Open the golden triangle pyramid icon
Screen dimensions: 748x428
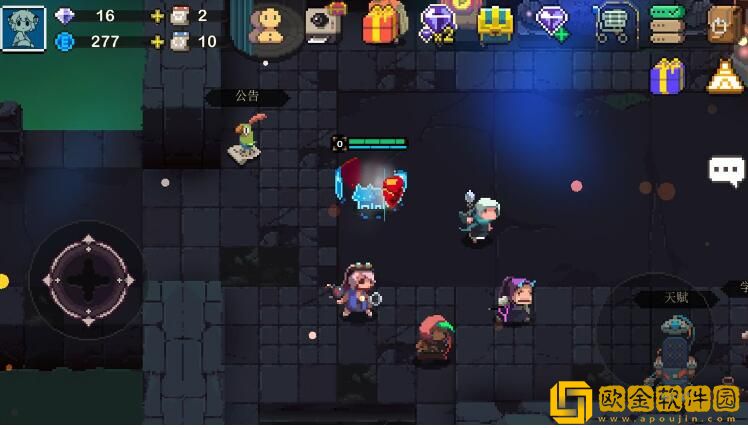(724, 77)
